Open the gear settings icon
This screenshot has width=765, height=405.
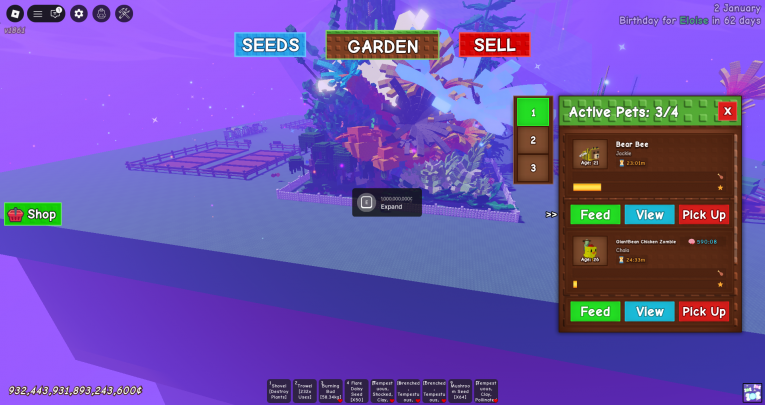tap(79, 14)
